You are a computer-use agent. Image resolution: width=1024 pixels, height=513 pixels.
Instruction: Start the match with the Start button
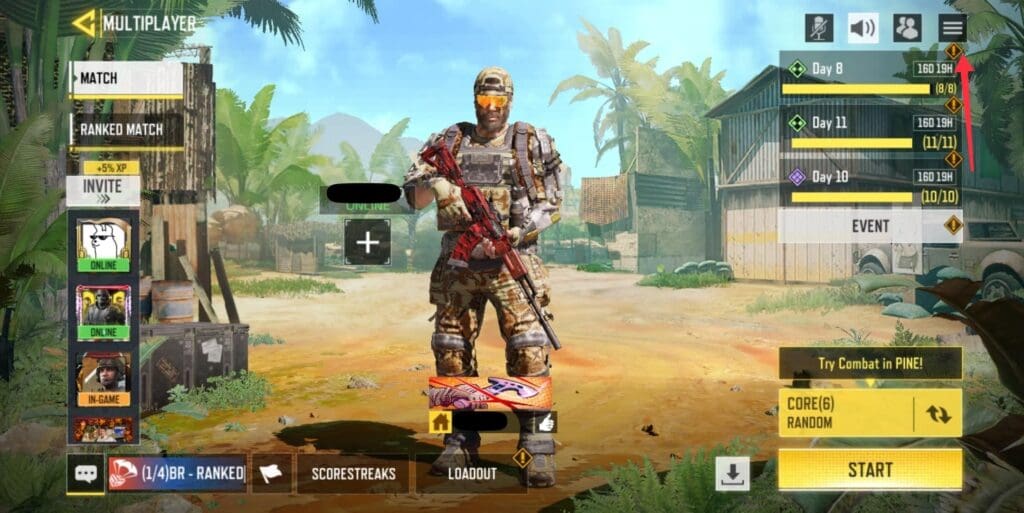tap(869, 469)
